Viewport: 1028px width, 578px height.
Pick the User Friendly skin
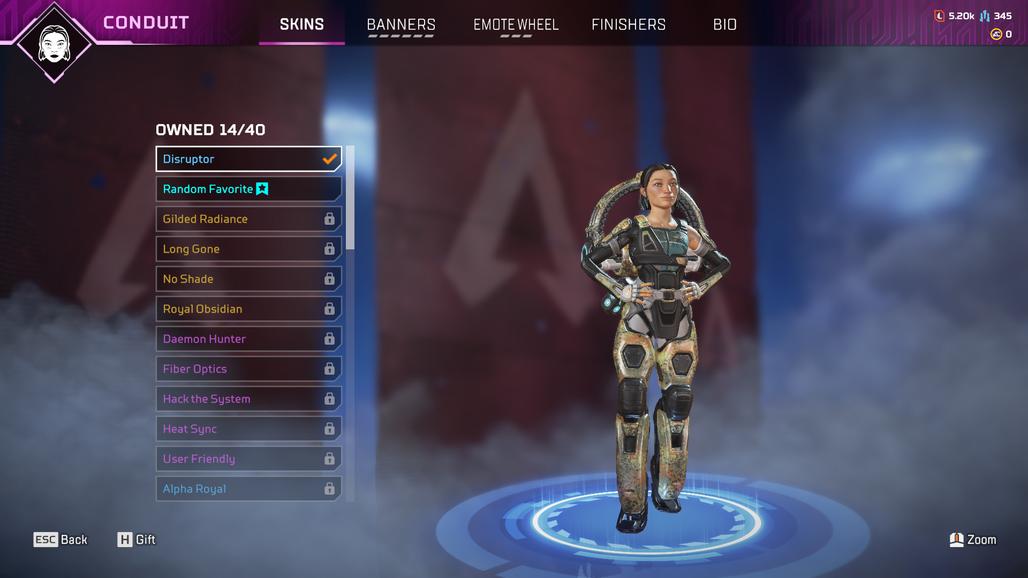coord(248,459)
